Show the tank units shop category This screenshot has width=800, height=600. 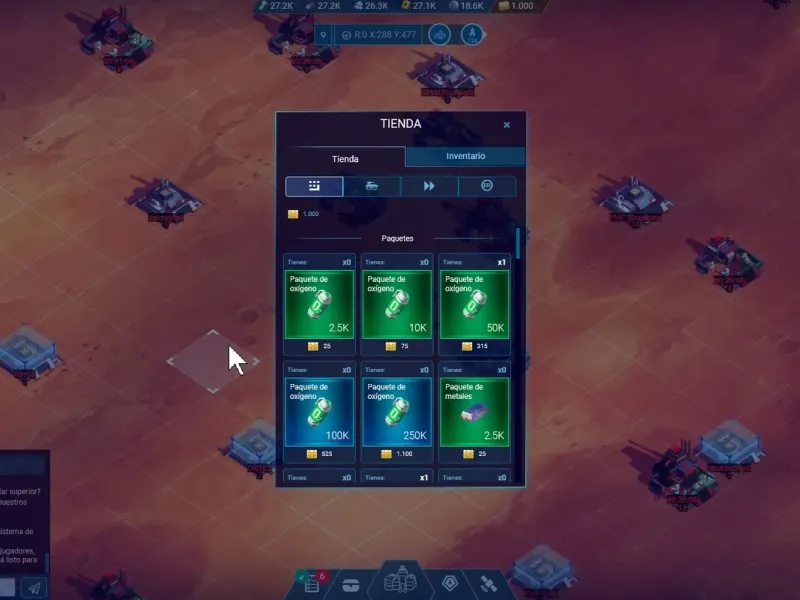[x=372, y=187]
